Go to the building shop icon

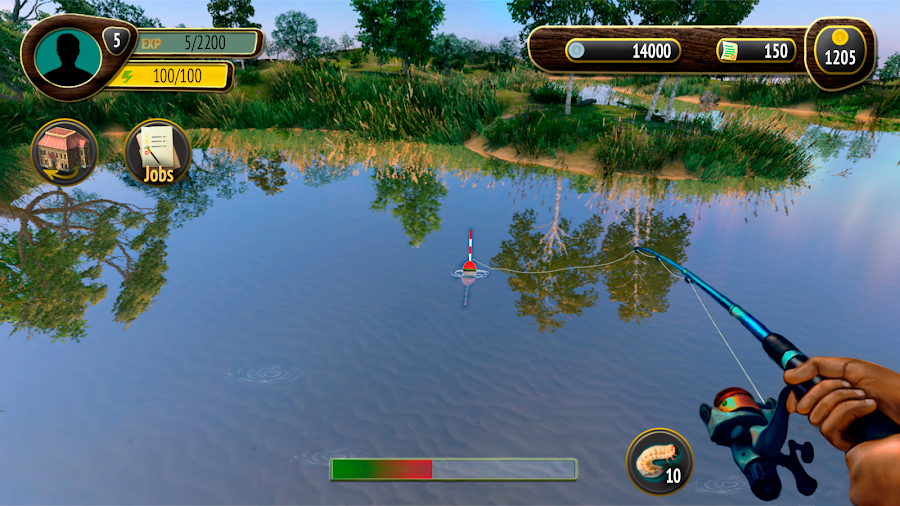pyautogui.click(x=65, y=152)
